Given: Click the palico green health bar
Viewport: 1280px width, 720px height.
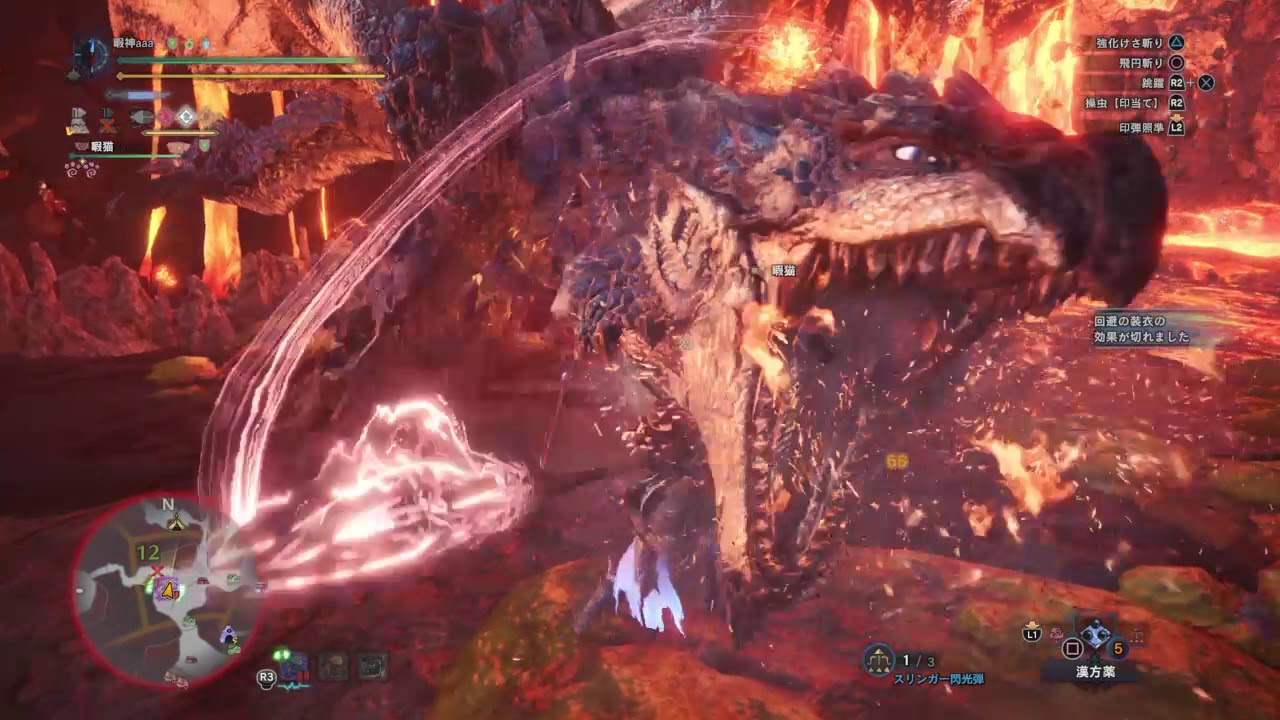Looking at the screenshot, I should pyautogui.click(x=122, y=155).
